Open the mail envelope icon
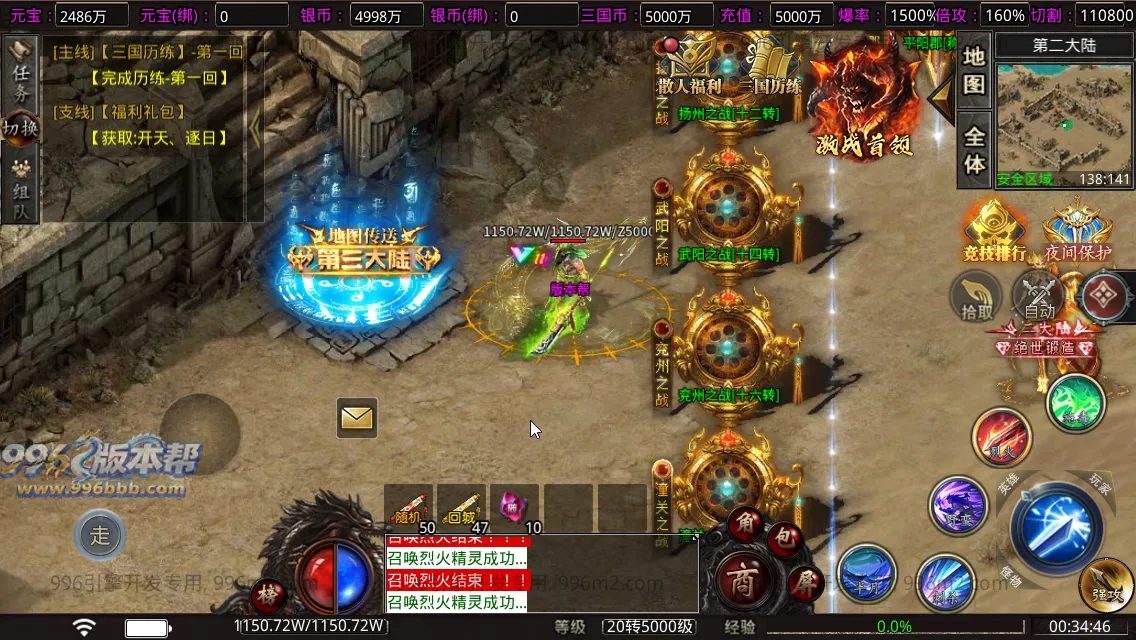Viewport: 1136px width, 640px height. coord(357,417)
